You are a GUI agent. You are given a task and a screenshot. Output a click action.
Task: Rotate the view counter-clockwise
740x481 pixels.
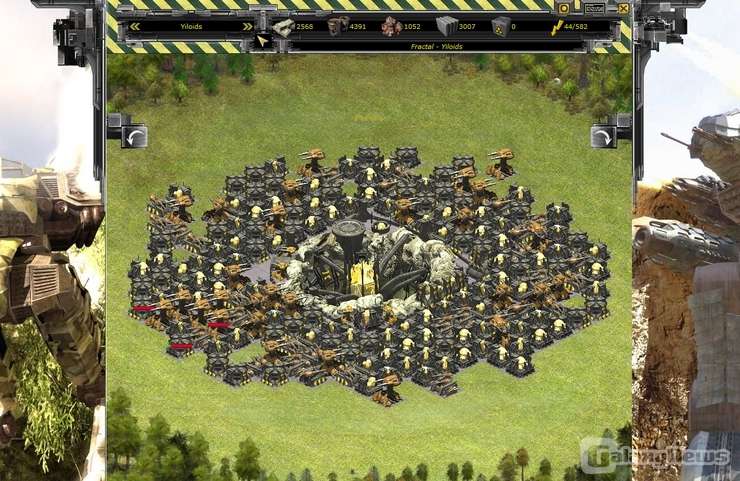click(132, 135)
